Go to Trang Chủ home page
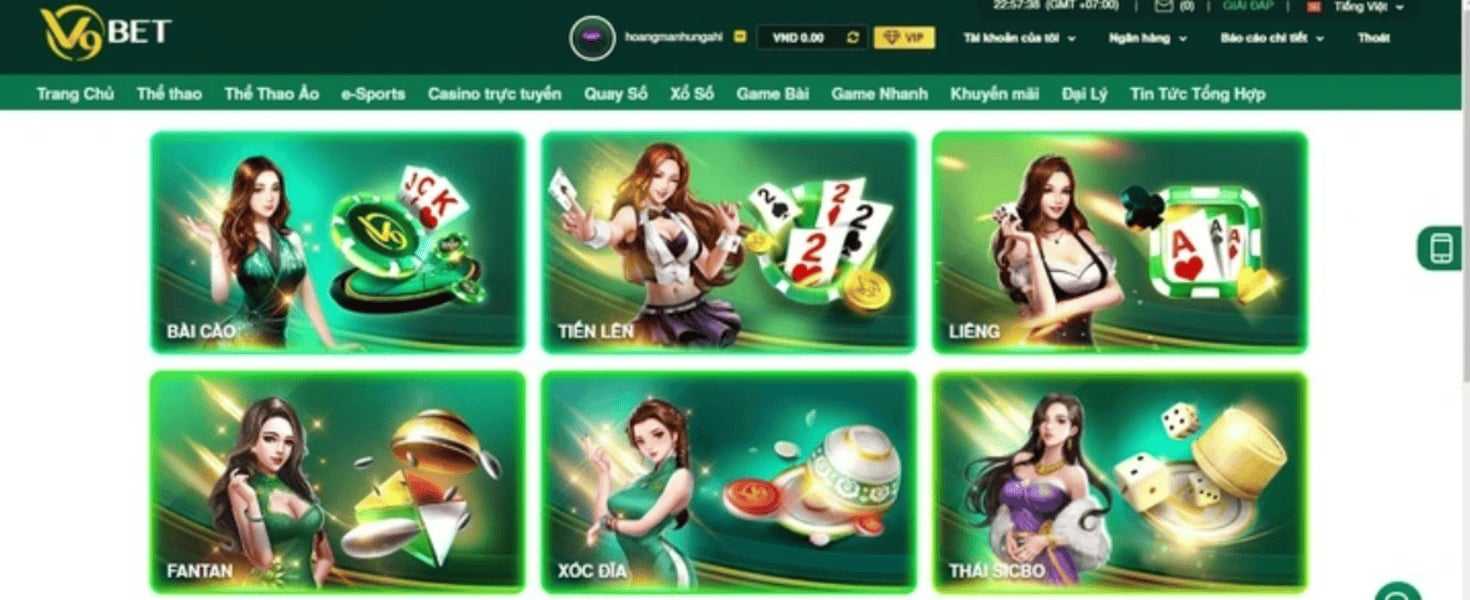This screenshot has width=1470, height=600. [75, 94]
